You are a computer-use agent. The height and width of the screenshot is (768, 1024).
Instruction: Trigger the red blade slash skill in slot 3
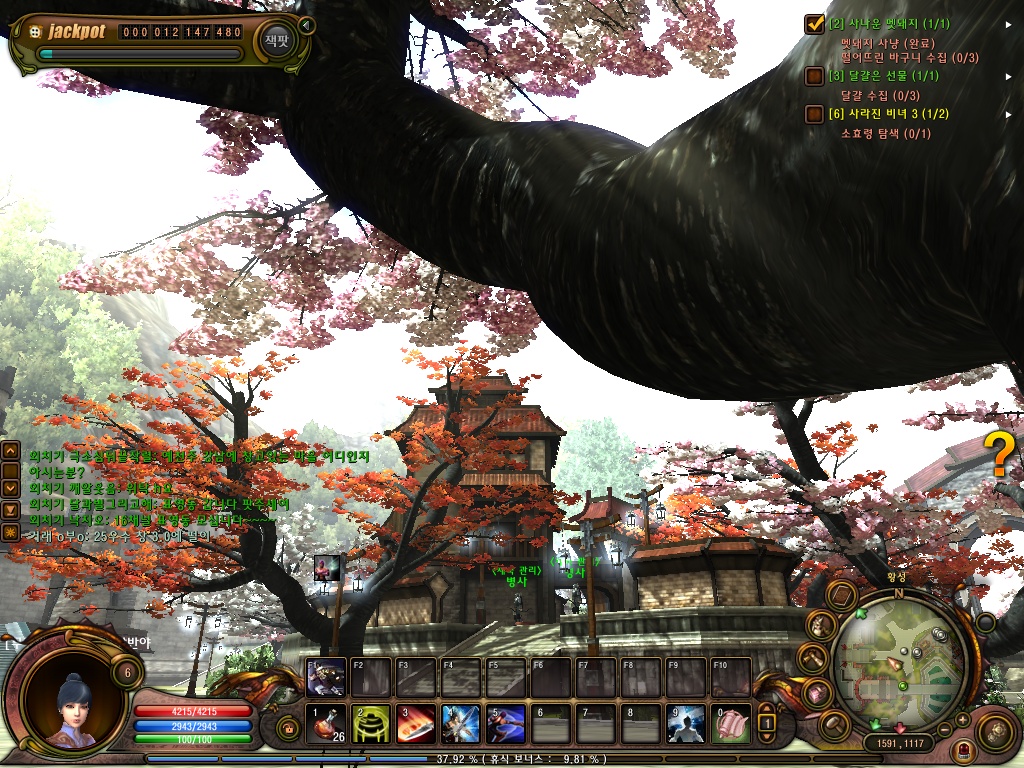pyautogui.click(x=416, y=723)
